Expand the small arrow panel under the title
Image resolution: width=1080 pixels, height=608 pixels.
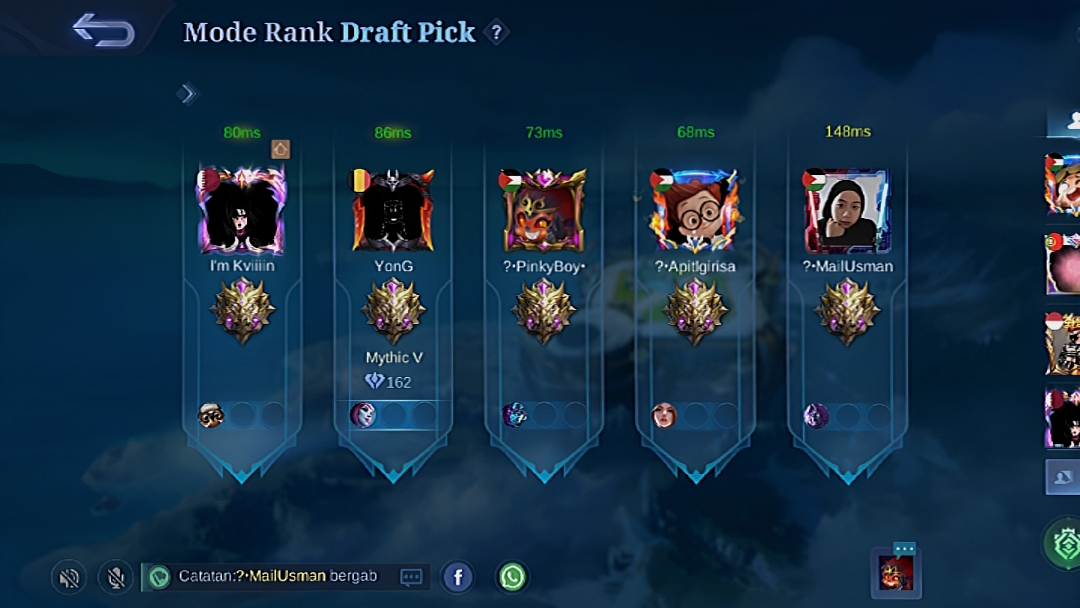tap(187, 94)
